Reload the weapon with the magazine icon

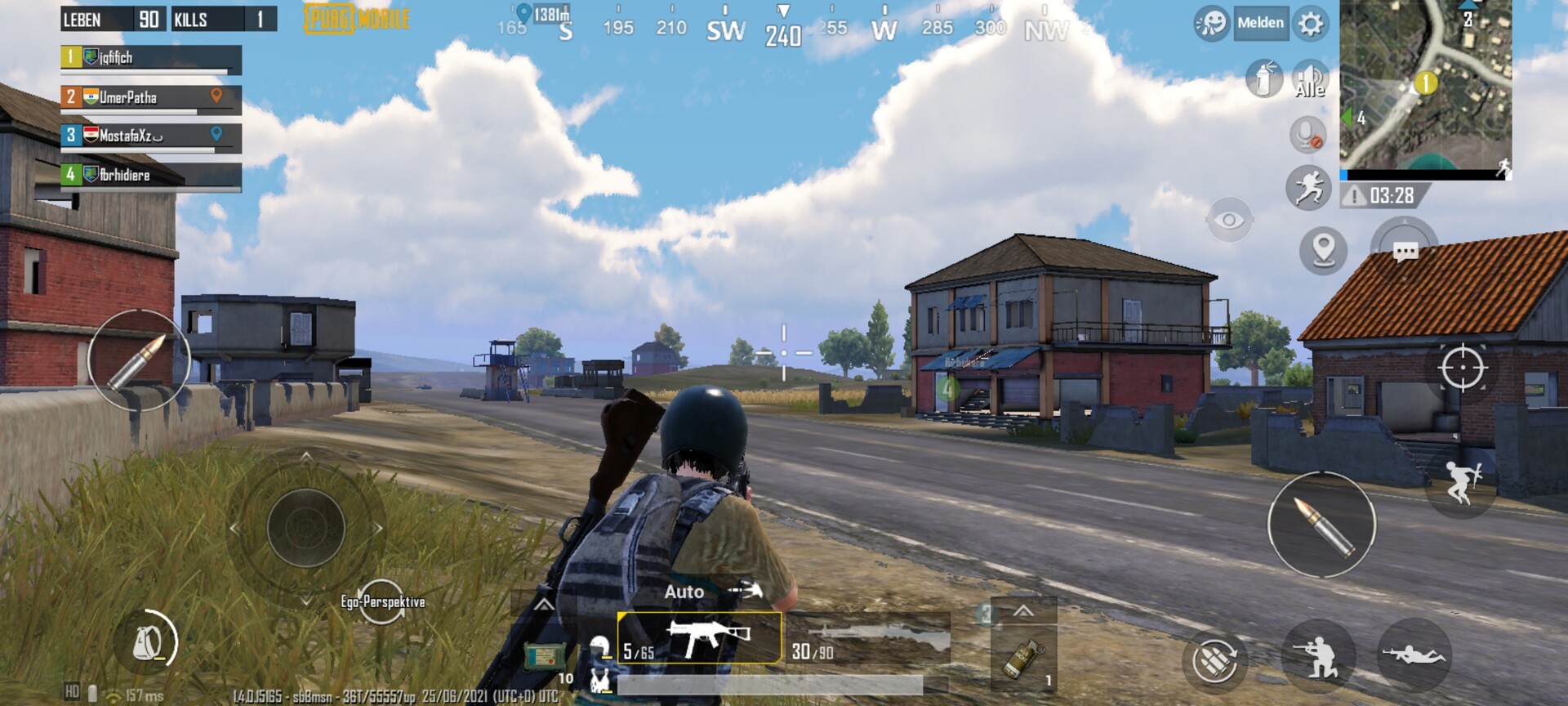[x=1214, y=659]
